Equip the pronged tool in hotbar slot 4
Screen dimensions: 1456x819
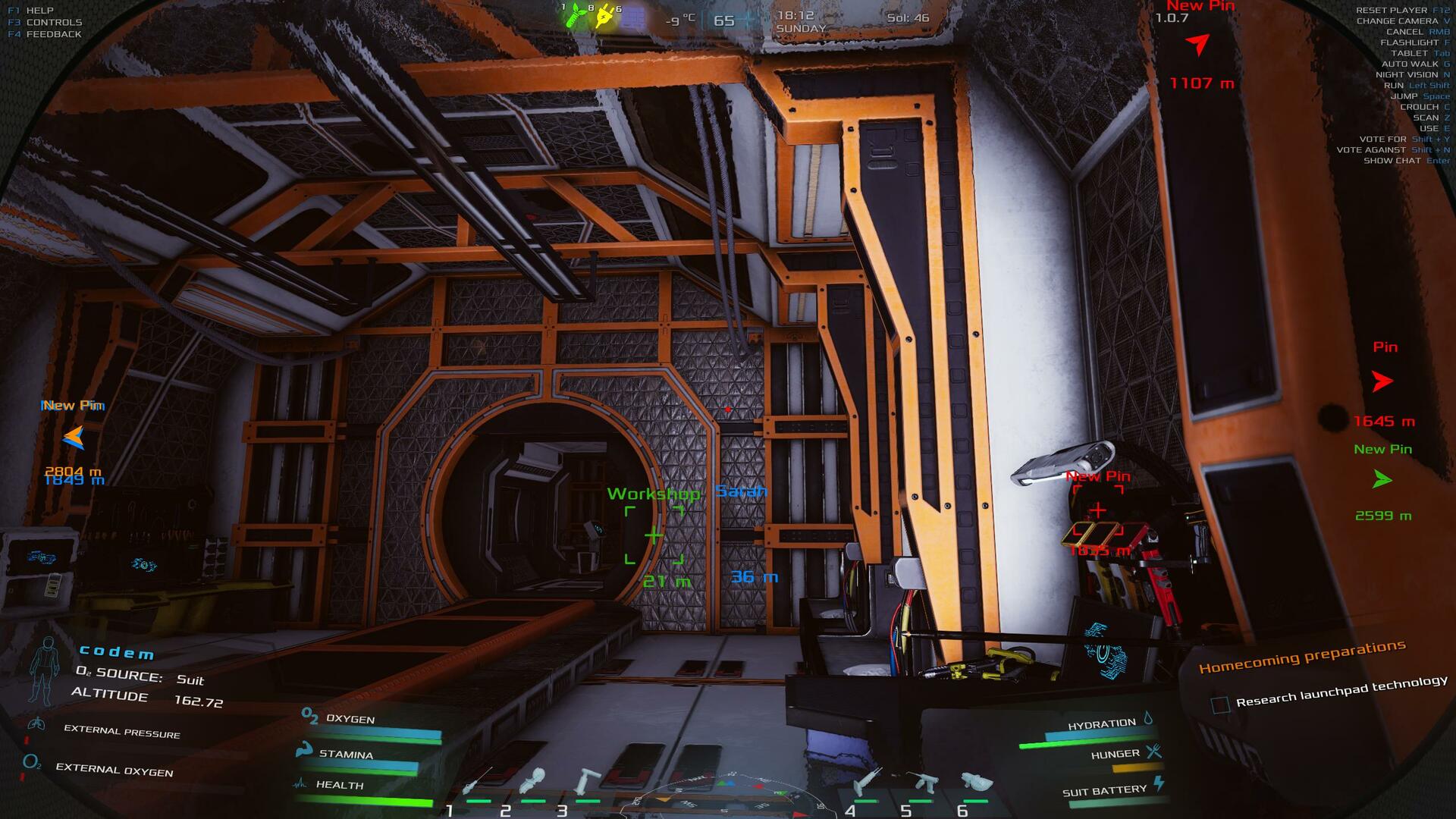pyautogui.click(x=866, y=780)
